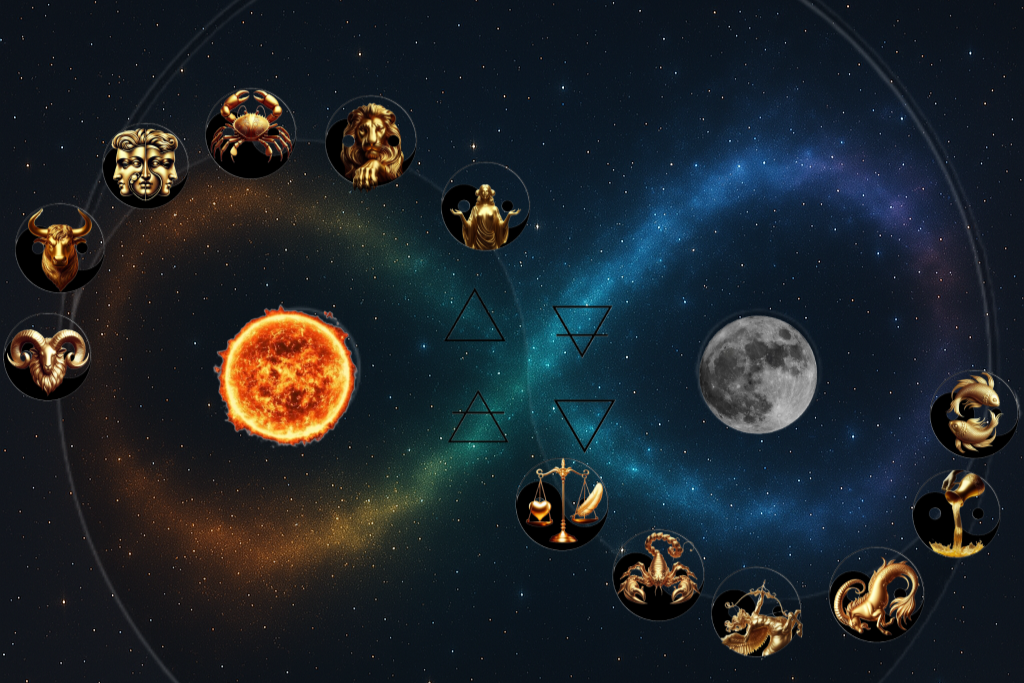Select the Capricorn sea-goat zodiac medallion
This screenshot has height=683, width=1024.
pos(876,594)
